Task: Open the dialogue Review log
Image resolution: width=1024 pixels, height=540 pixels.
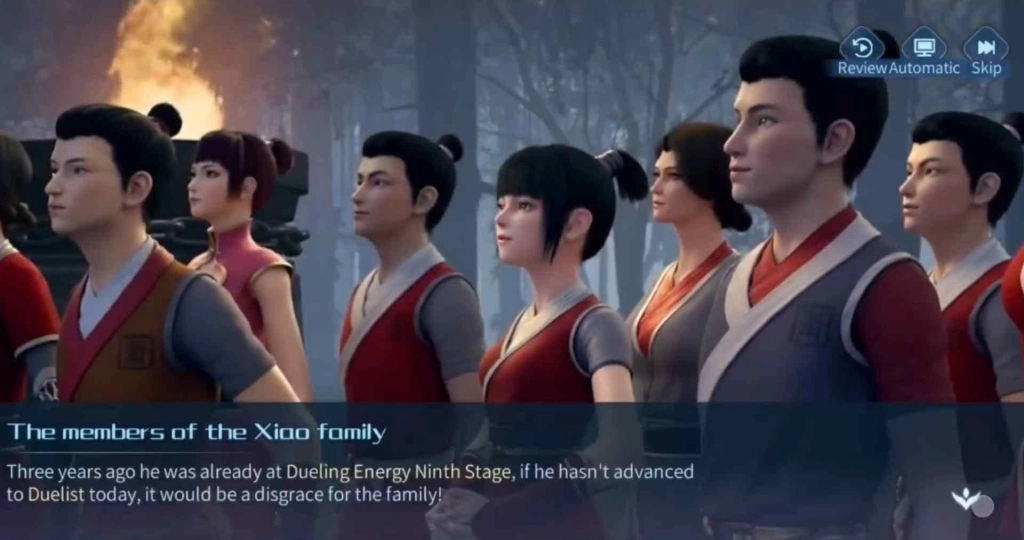Action: [861, 48]
